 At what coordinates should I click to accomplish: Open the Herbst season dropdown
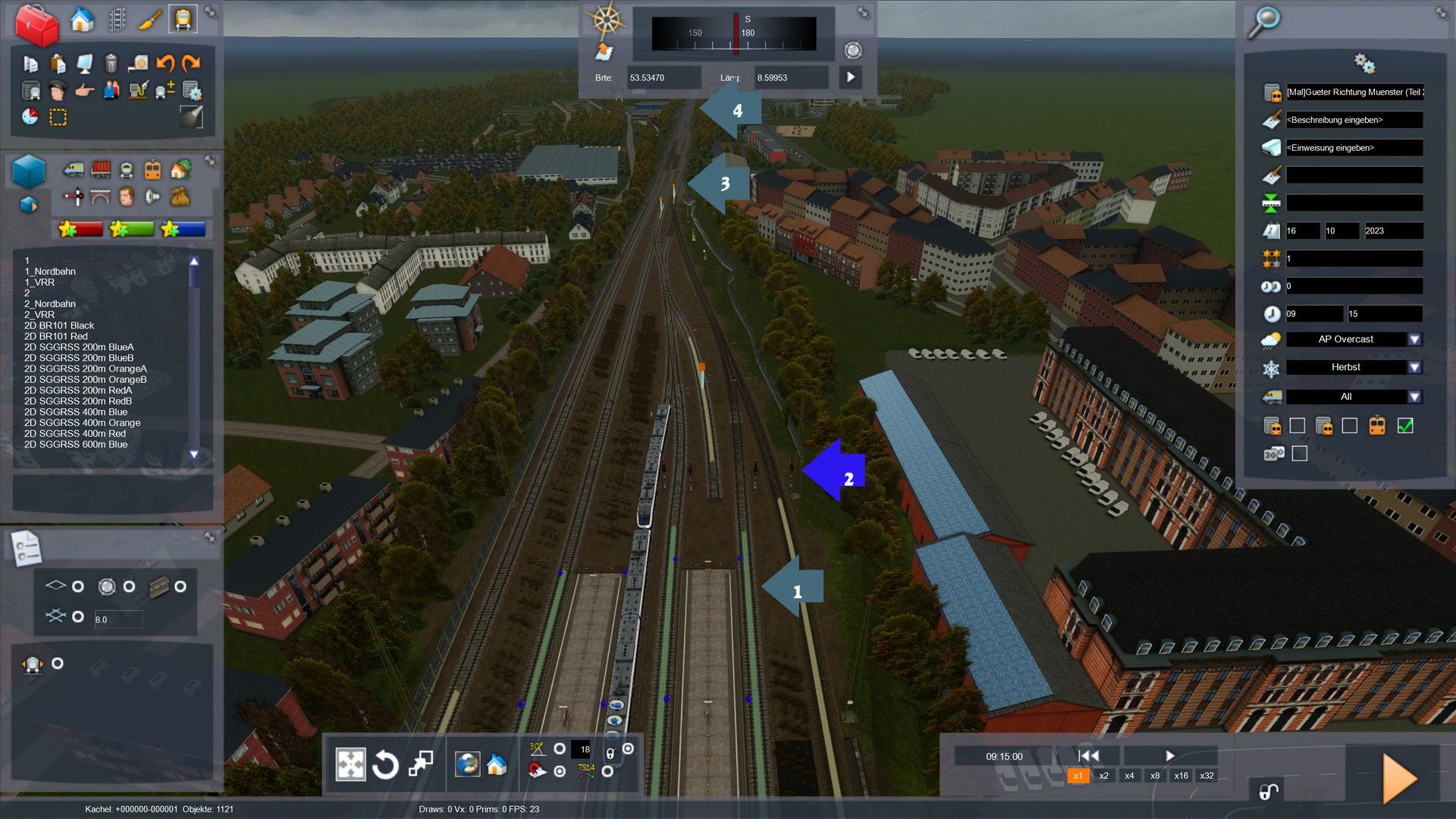click(x=1414, y=368)
